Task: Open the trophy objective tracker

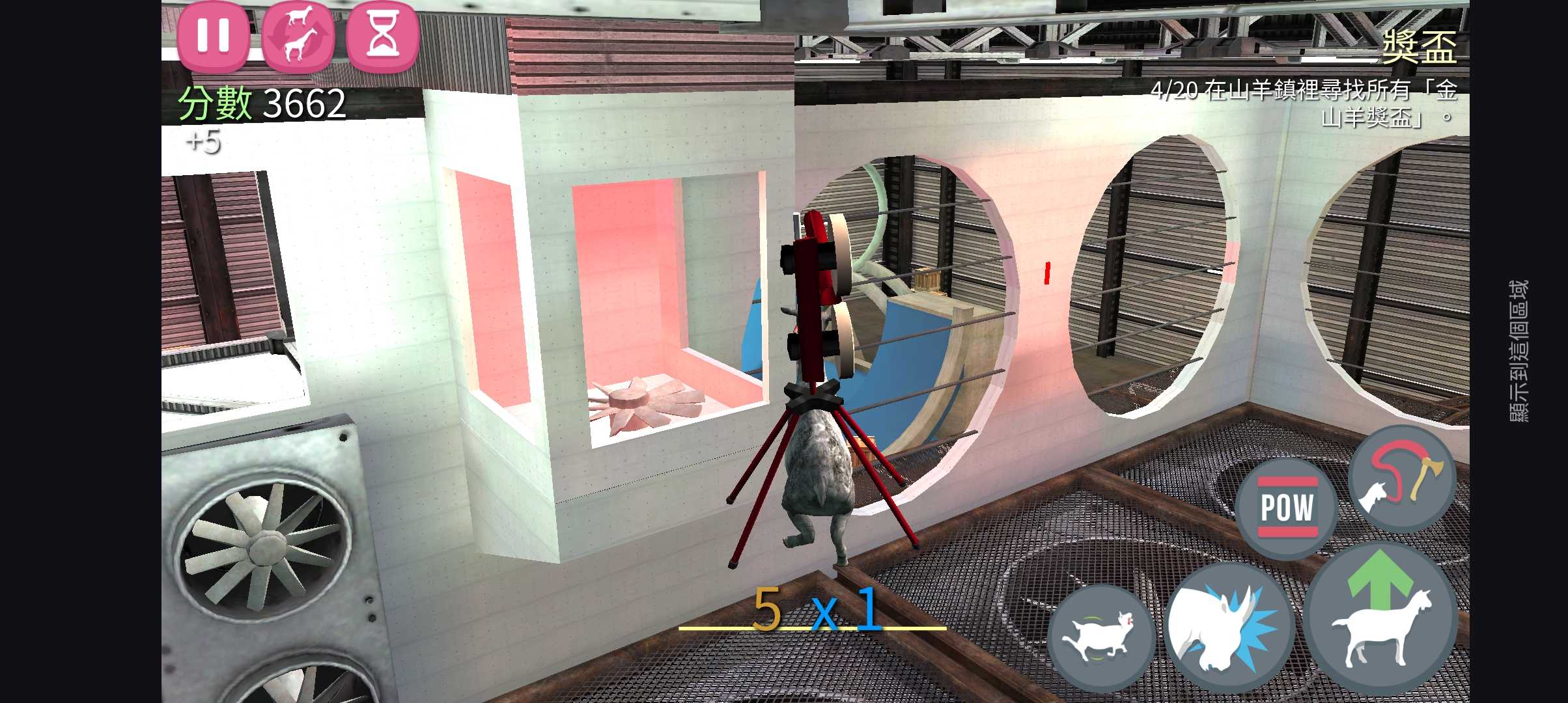Action: pyautogui.click(x=1418, y=48)
